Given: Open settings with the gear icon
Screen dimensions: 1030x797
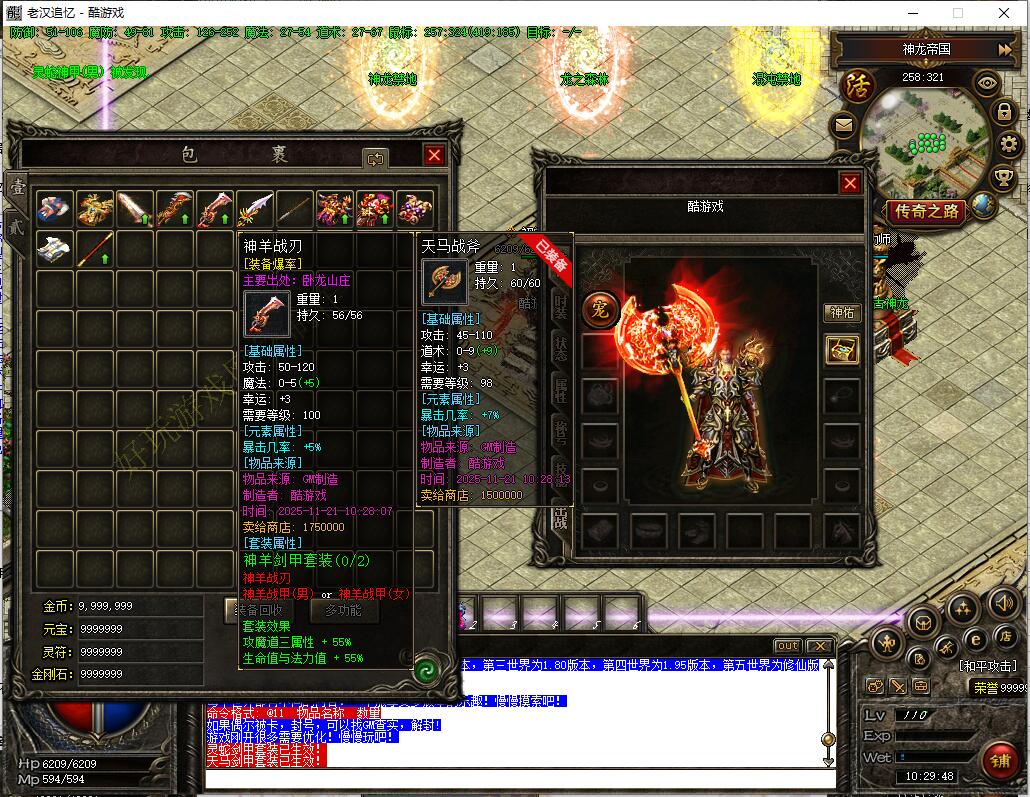Looking at the screenshot, I should point(1008,146).
